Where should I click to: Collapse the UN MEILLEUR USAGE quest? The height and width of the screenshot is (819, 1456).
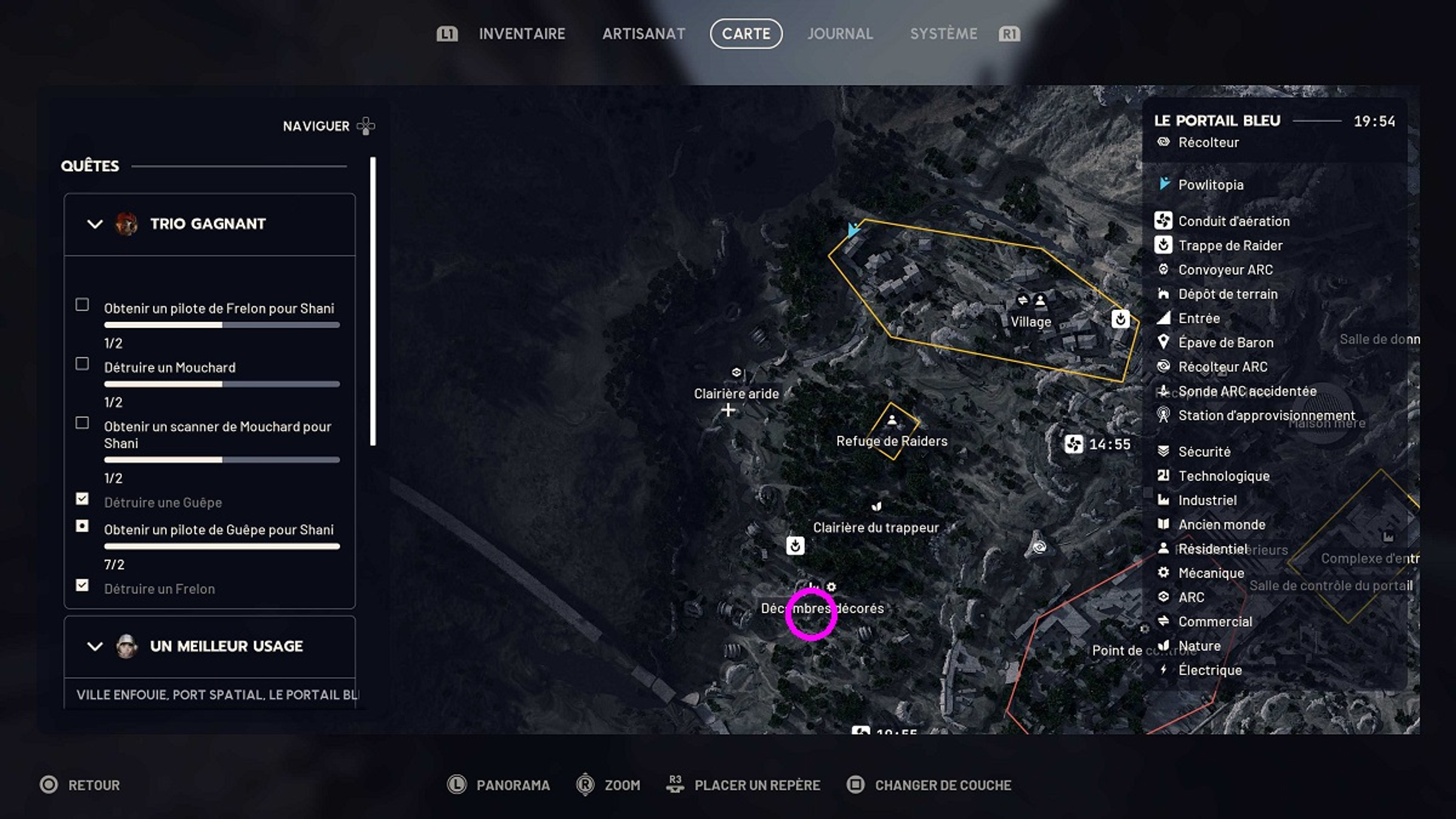(93, 646)
